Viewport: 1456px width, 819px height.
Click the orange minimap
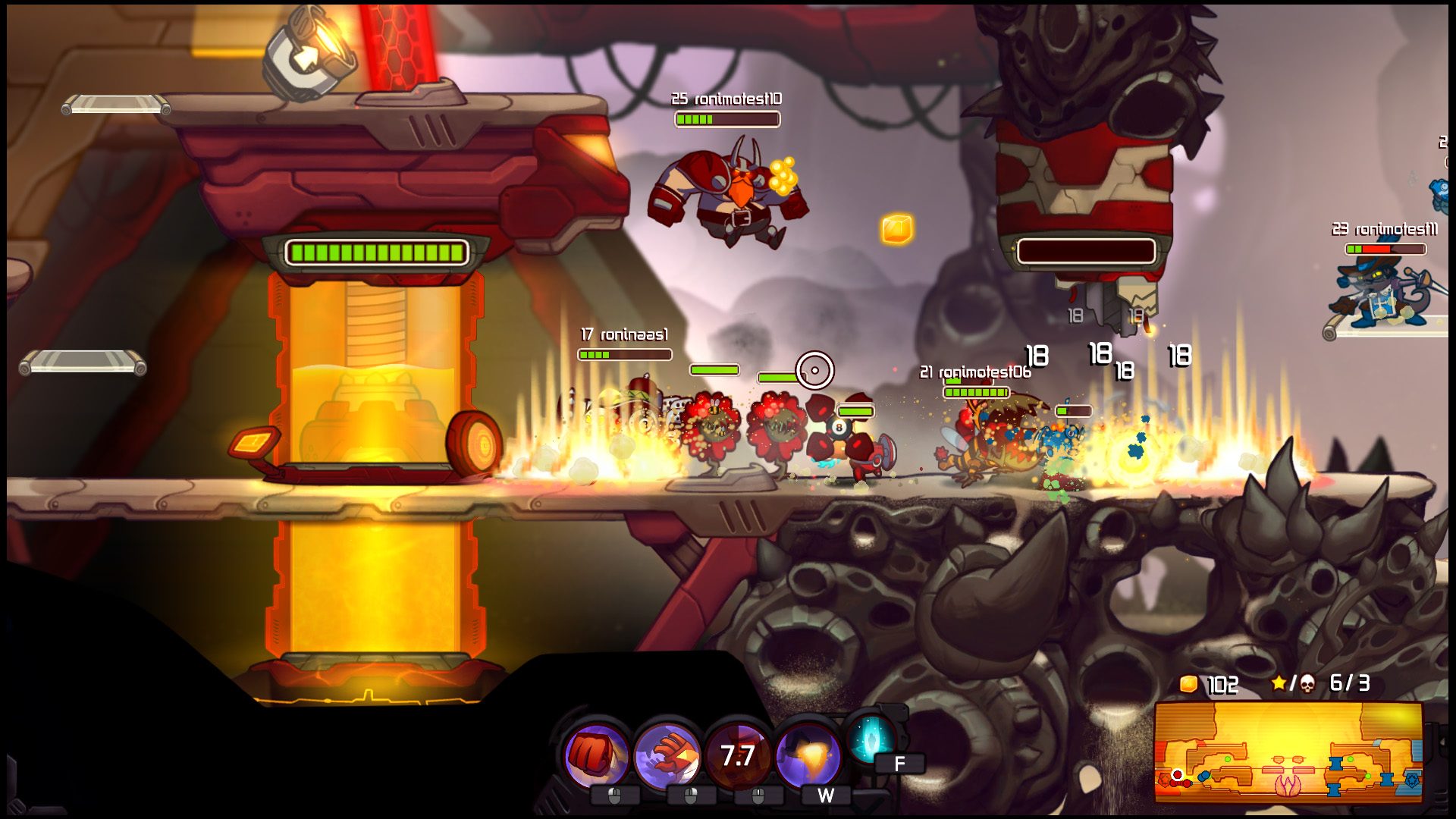[1288, 752]
